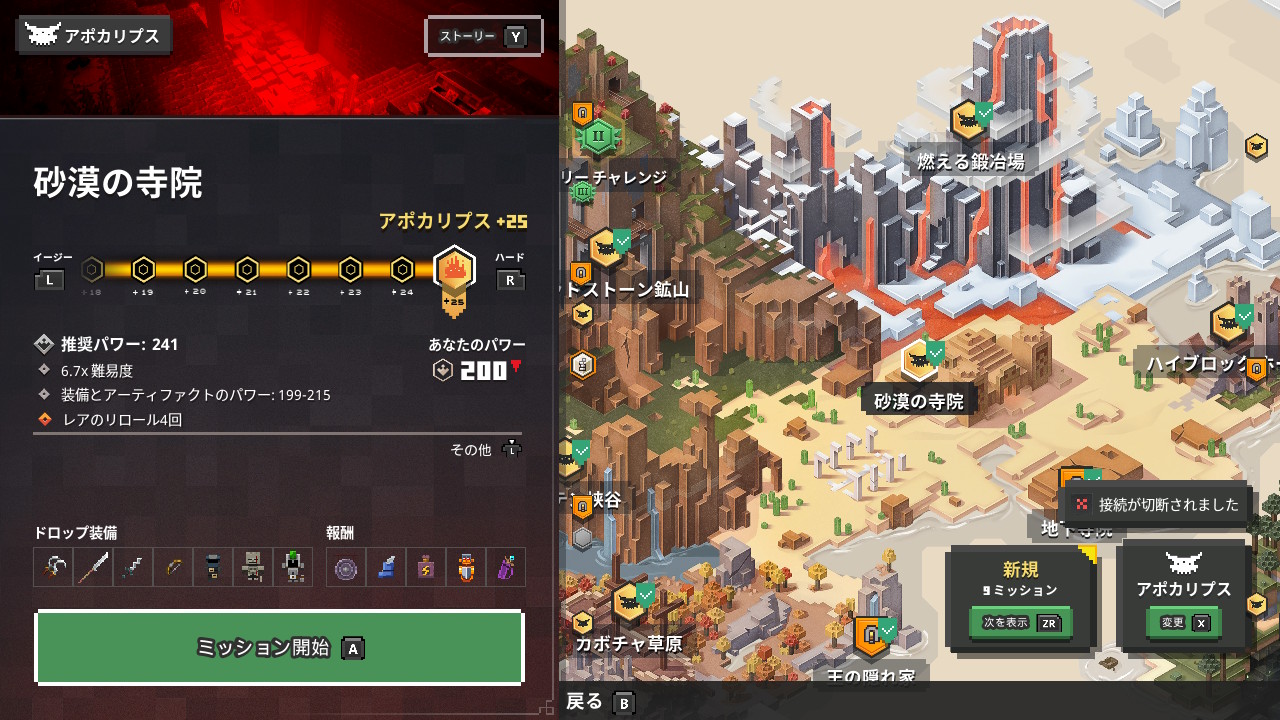View the green-plumed armor drop icon

[x=292, y=567]
